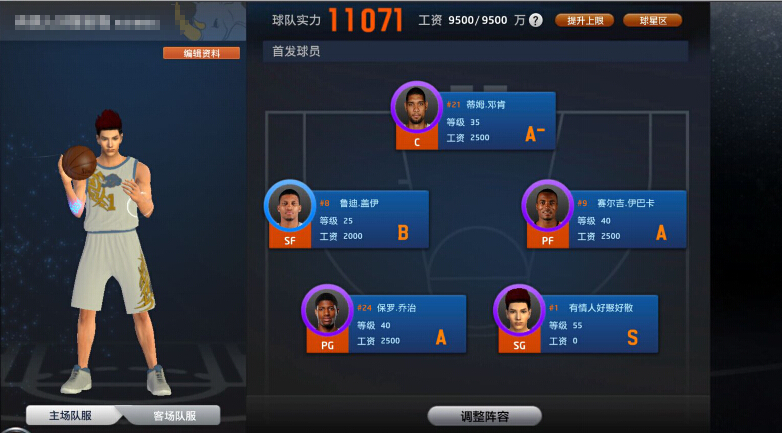
Task: Click the salary help question mark icon
Action: (536, 20)
